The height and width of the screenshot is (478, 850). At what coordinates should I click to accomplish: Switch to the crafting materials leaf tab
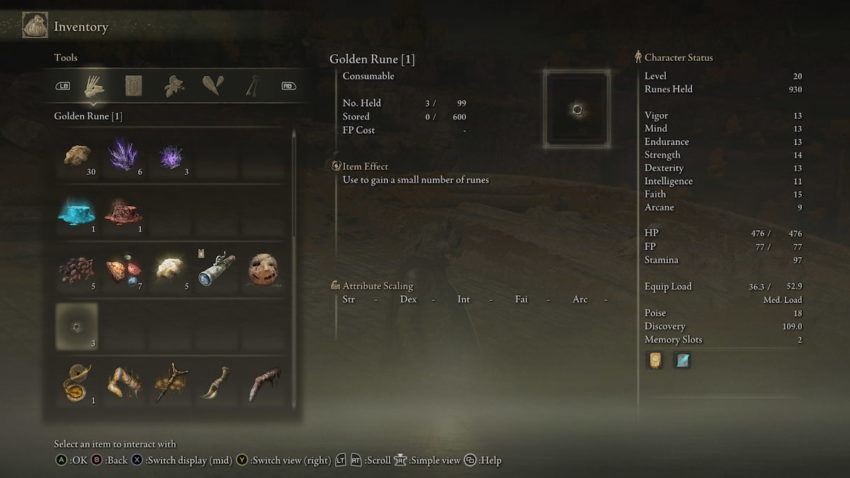pos(172,86)
